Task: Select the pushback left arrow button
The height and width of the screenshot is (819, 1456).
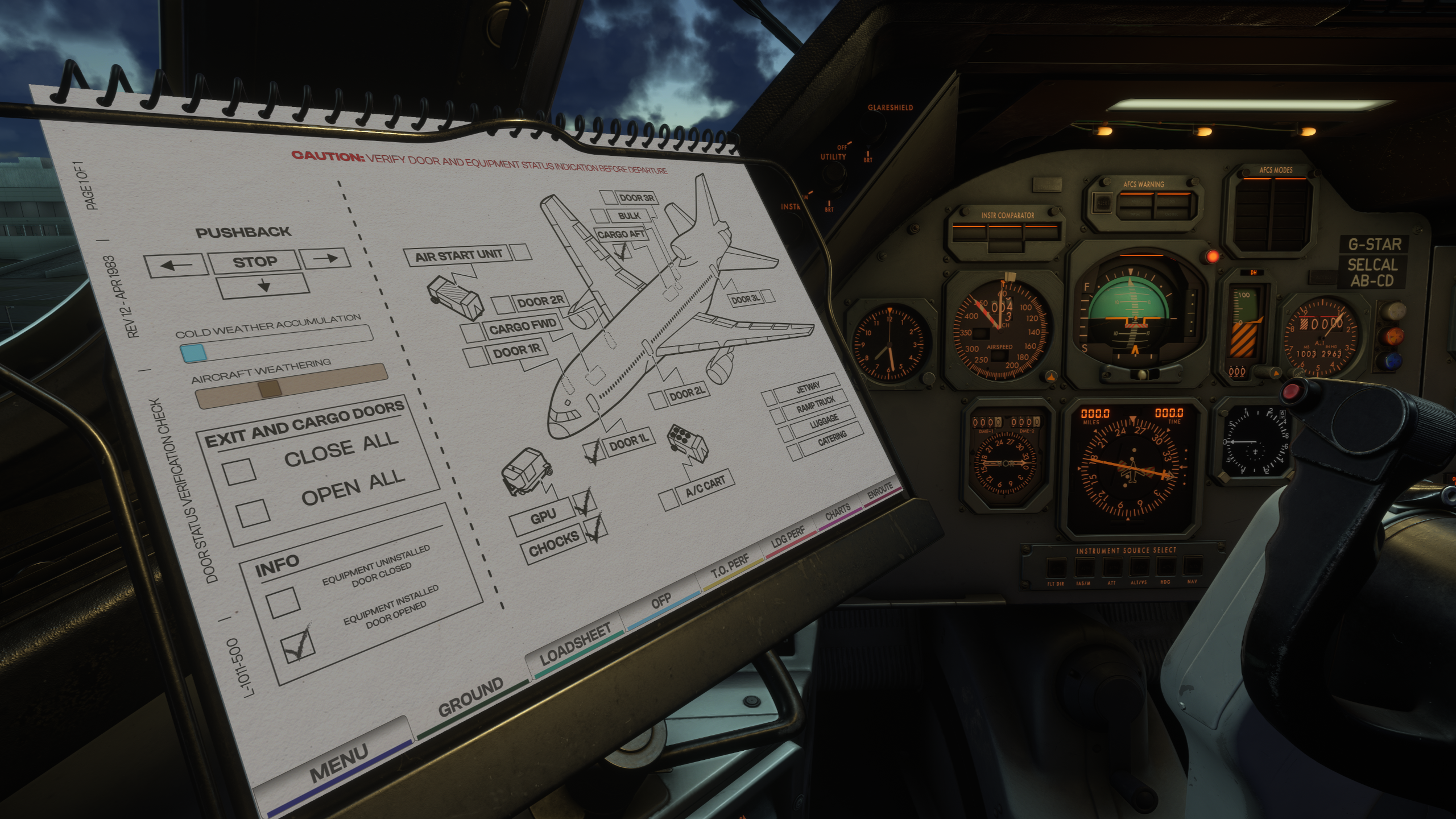Action: pos(175,265)
